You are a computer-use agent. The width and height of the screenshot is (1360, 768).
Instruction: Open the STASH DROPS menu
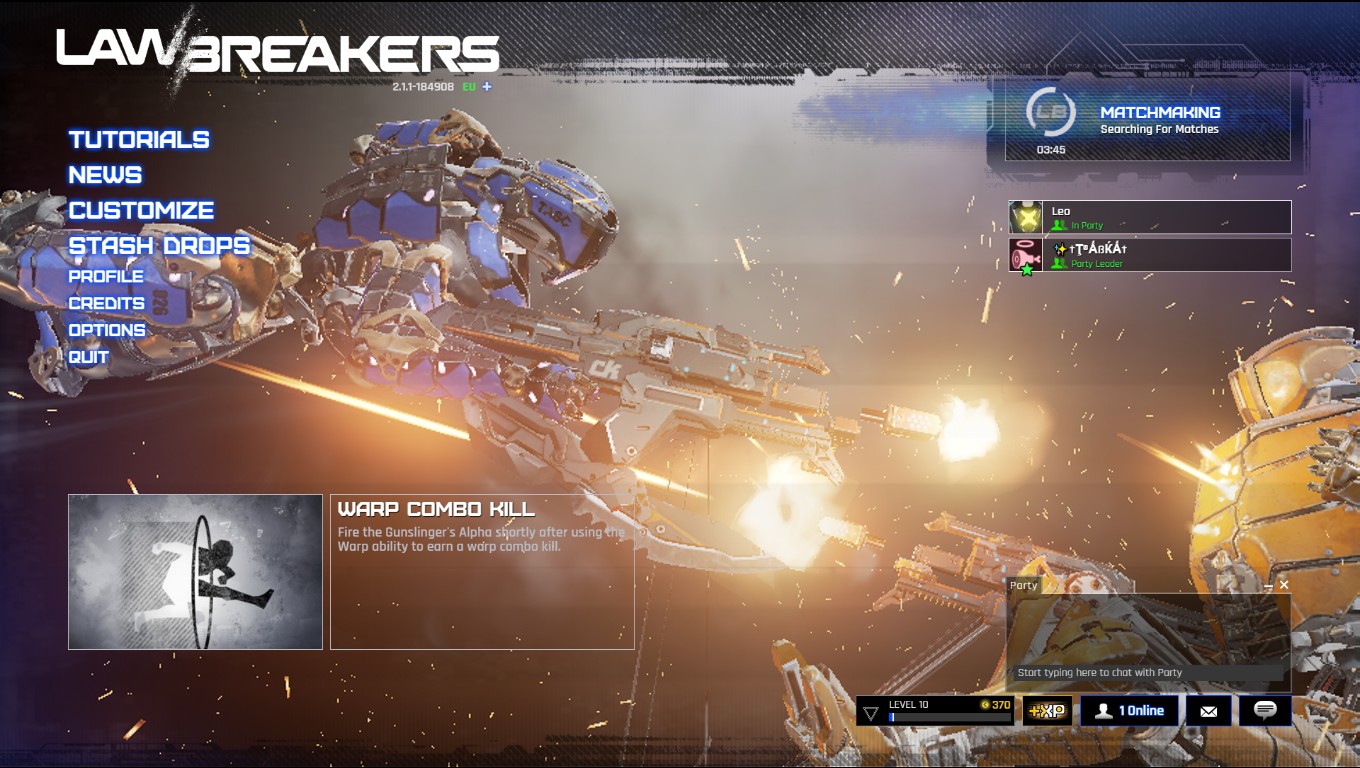(x=158, y=245)
